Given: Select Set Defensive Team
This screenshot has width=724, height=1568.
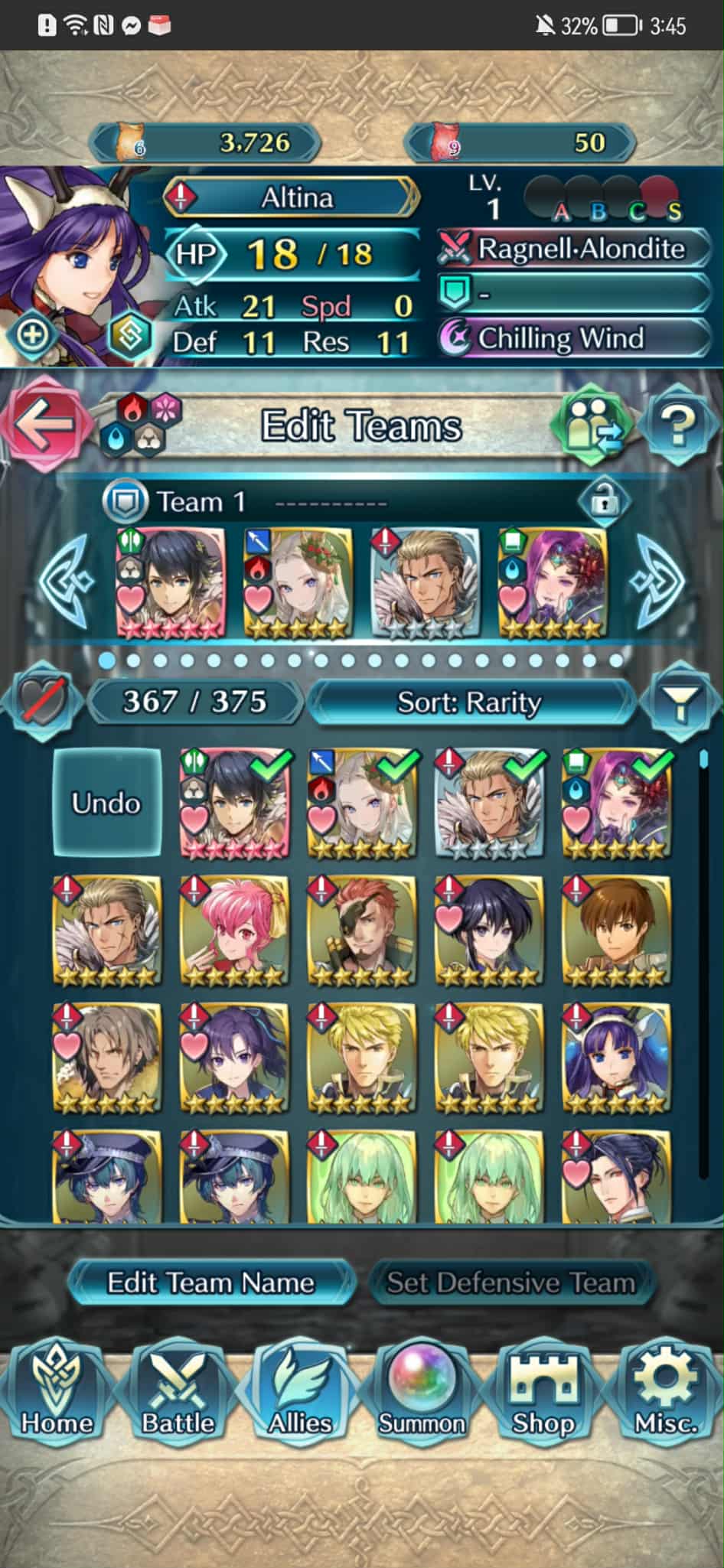Looking at the screenshot, I should click(x=510, y=1283).
